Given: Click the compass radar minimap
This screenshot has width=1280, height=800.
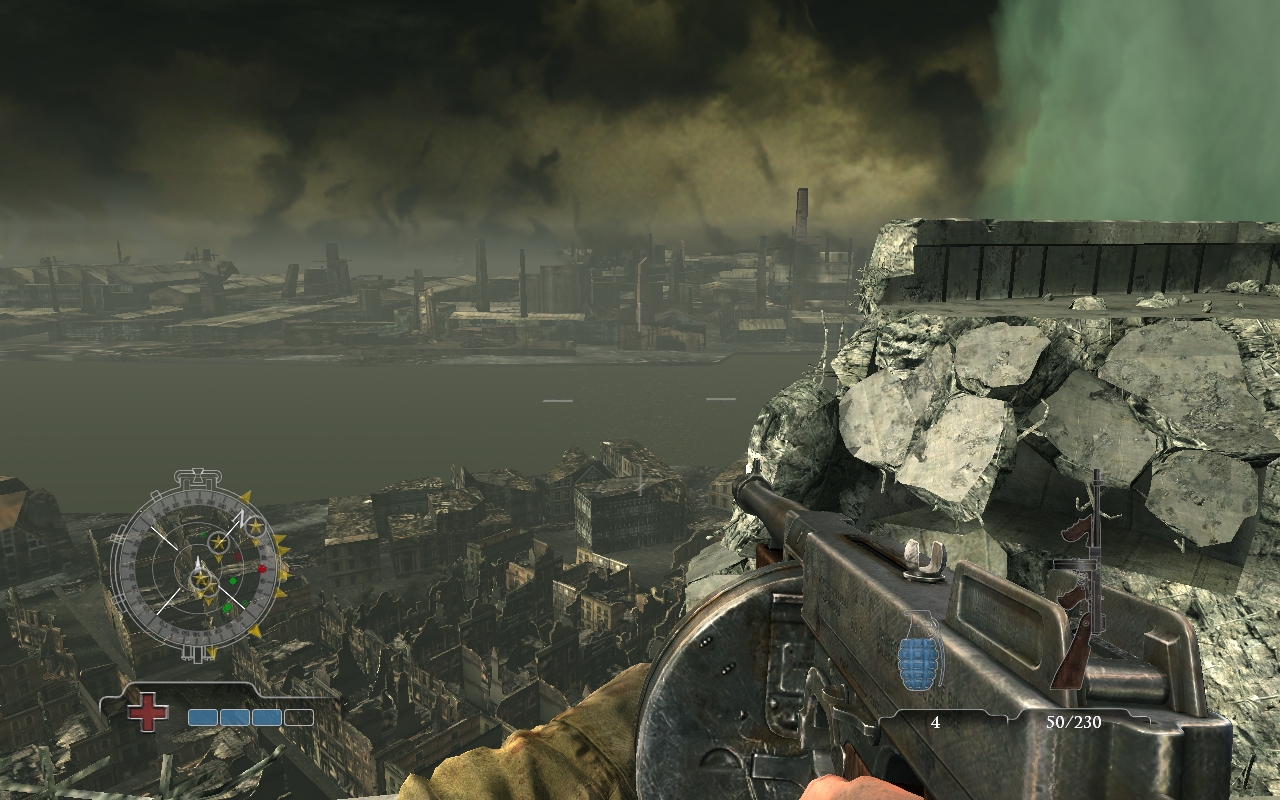Looking at the screenshot, I should coord(197,565).
